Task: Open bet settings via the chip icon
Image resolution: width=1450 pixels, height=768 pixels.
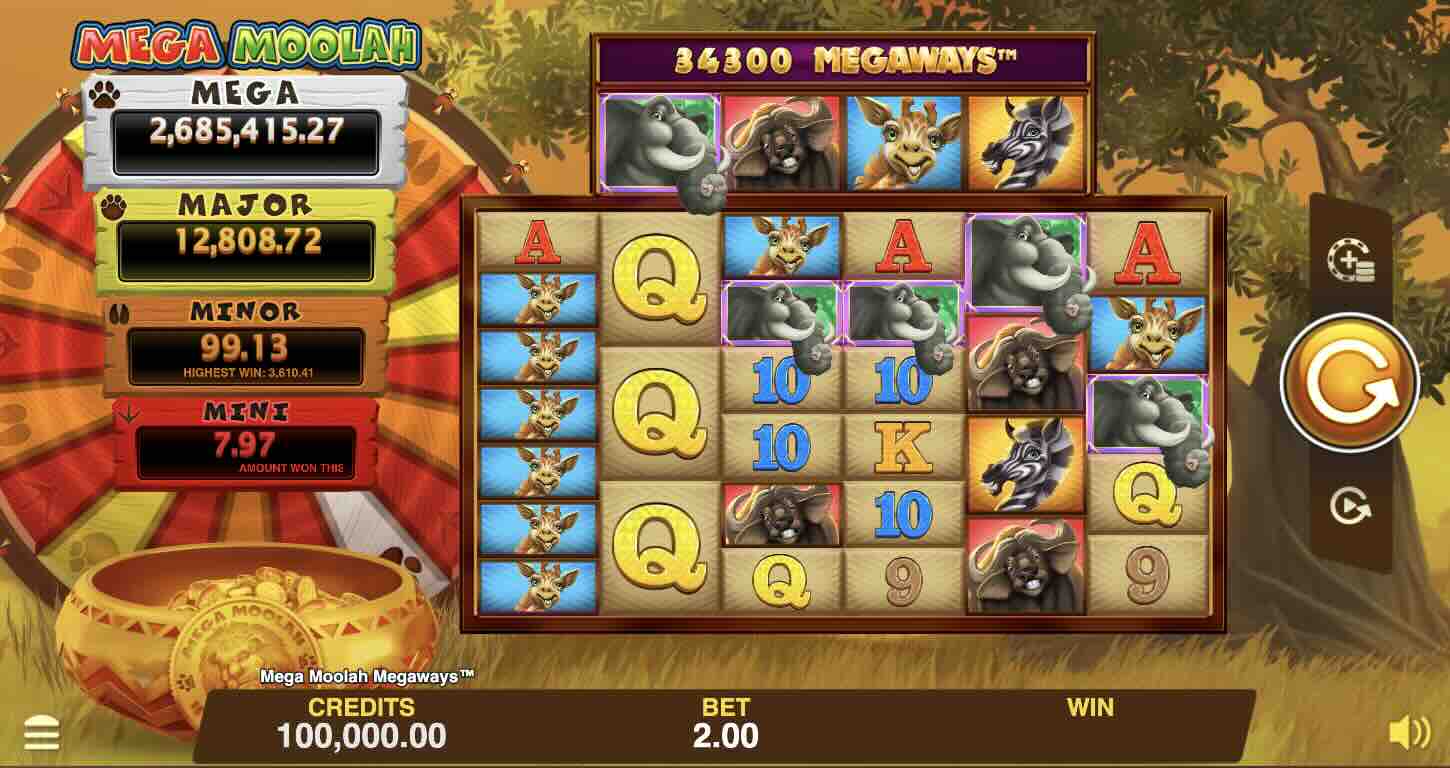Action: pyautogui.click(x=1351, y=260)
